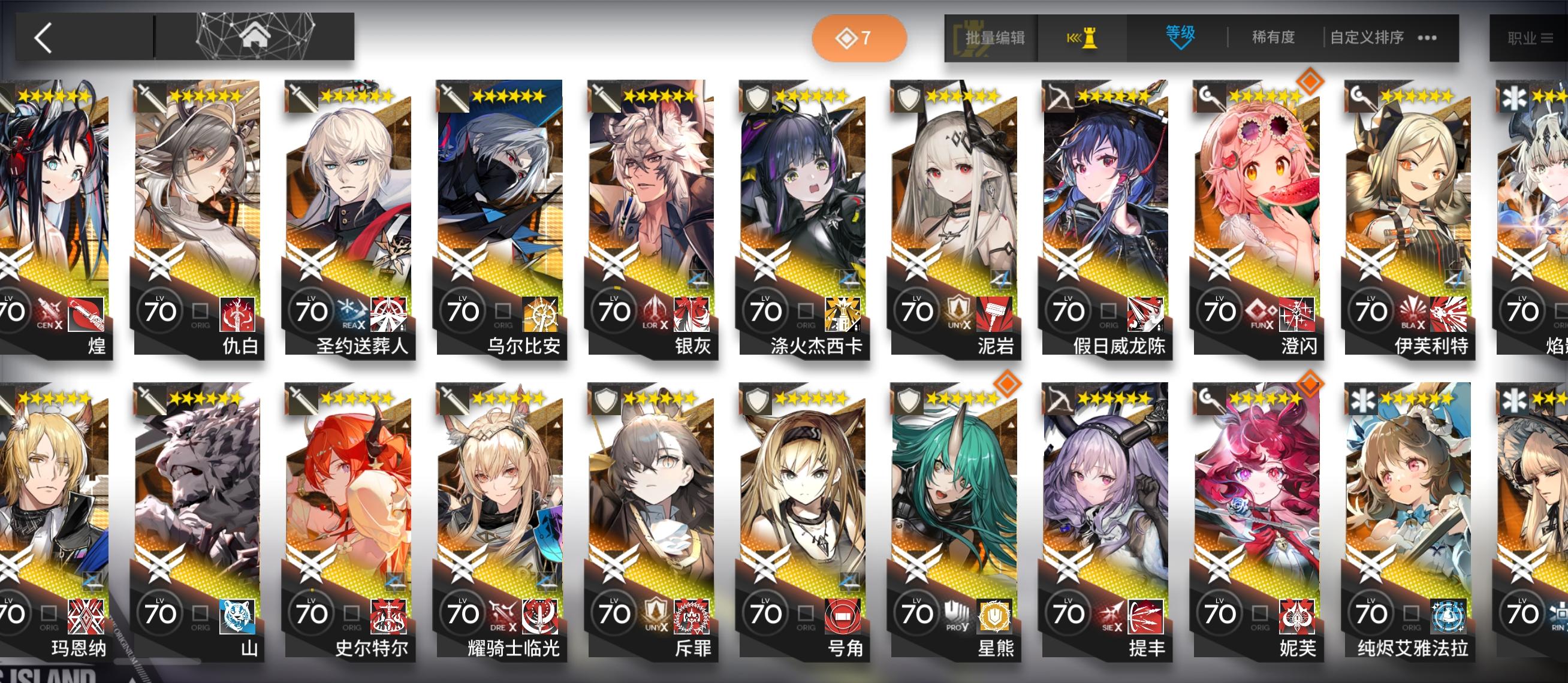
Task: Open the ... overflow sorting options menu
Action: click(x=1427, y=38)
